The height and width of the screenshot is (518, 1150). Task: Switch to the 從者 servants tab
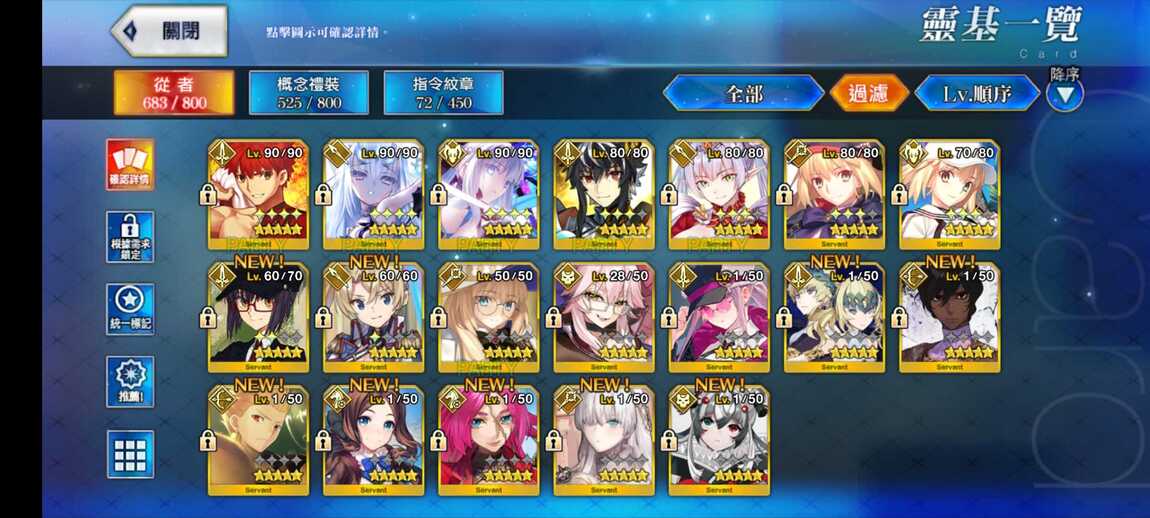(174, 92)
